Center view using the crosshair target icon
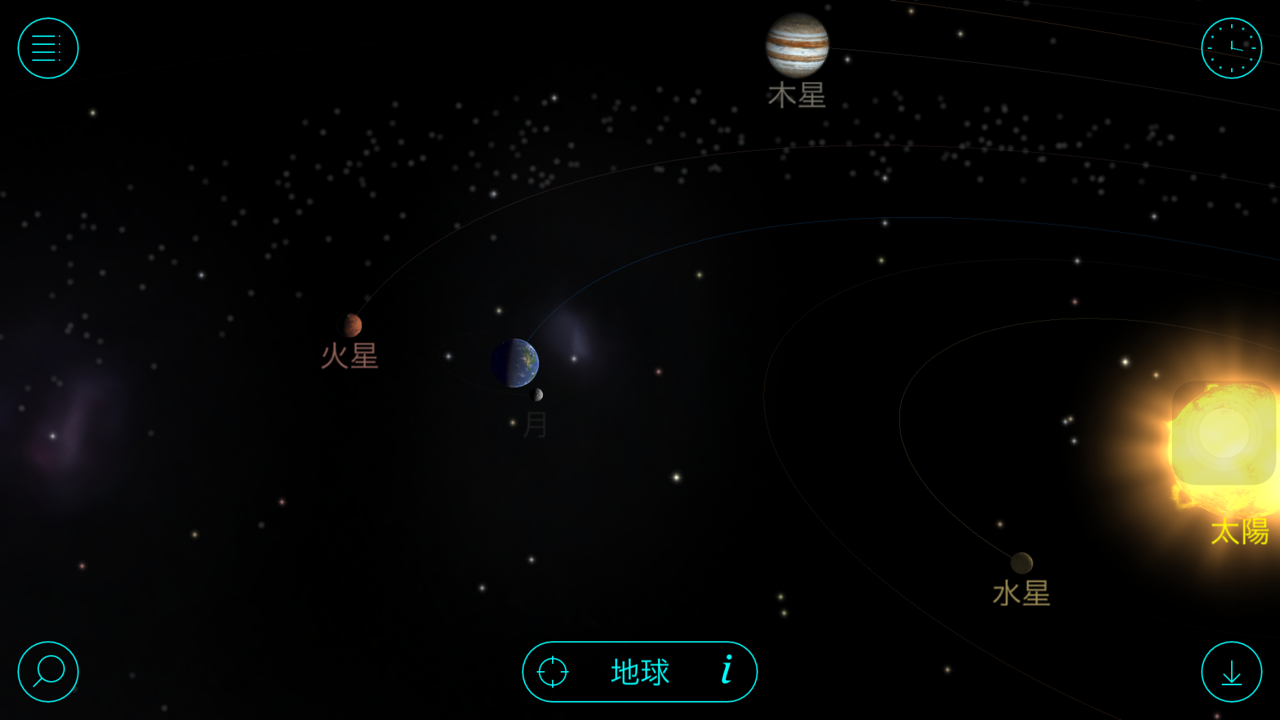Image resolution: width=1280 pixels, height=720 pixels. tap(553, 671)
